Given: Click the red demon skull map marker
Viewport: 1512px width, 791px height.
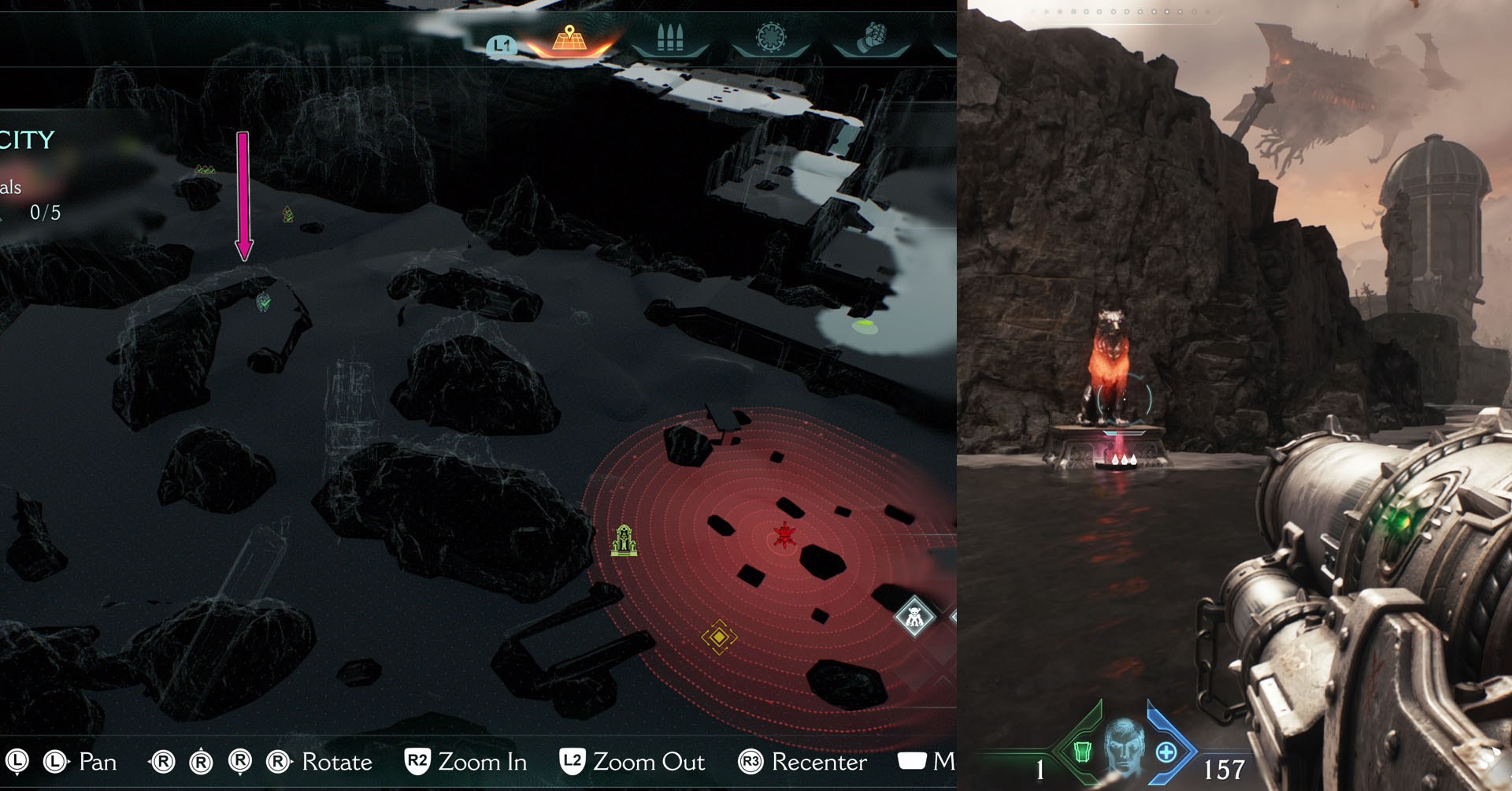Looking at the screenshot, I should click(784, 536).
